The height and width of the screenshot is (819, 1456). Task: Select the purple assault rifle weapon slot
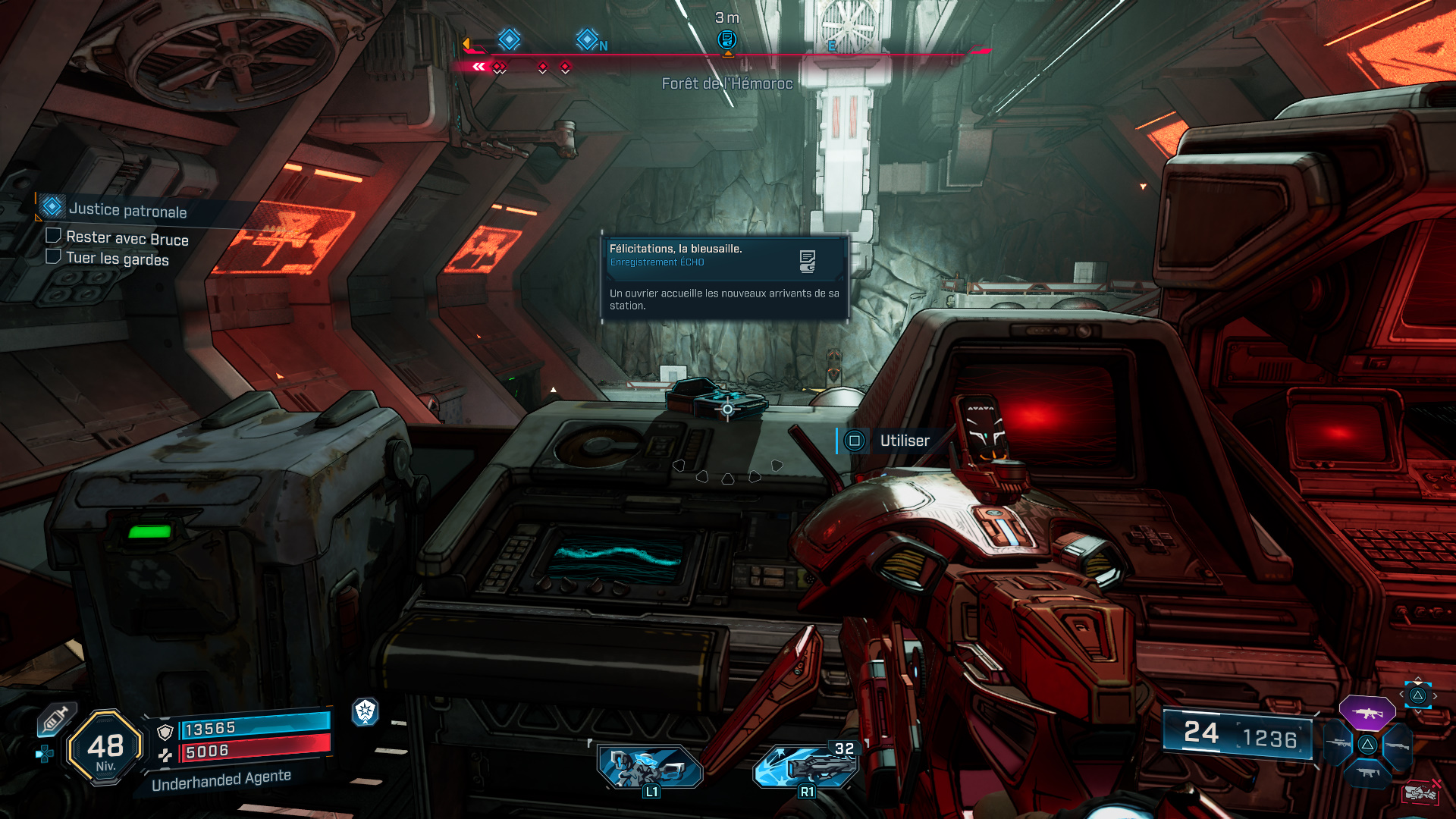(1367, 713)
